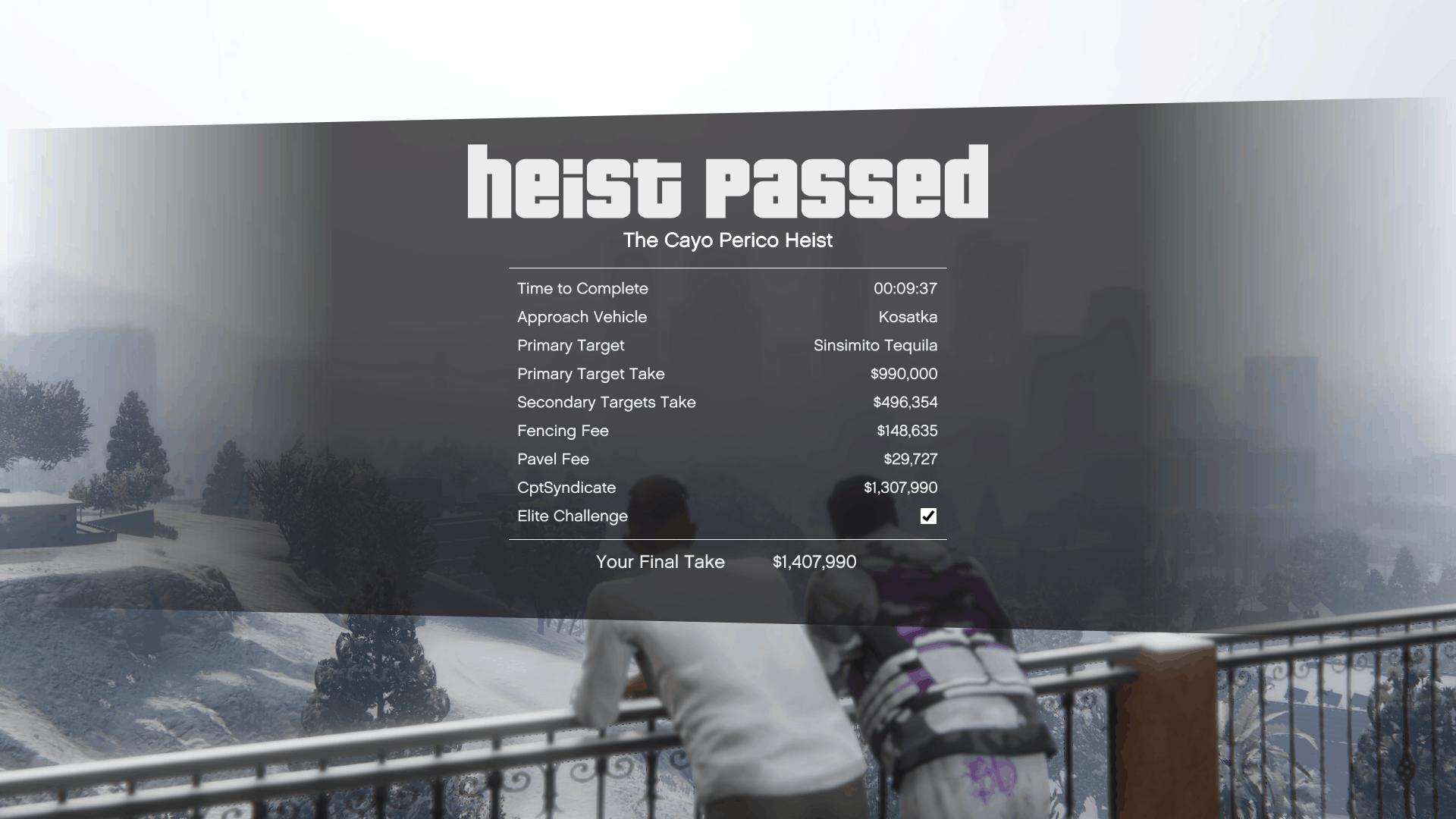
Task: Select the $29,727 Pavel fee value
Action: [910, 459]
